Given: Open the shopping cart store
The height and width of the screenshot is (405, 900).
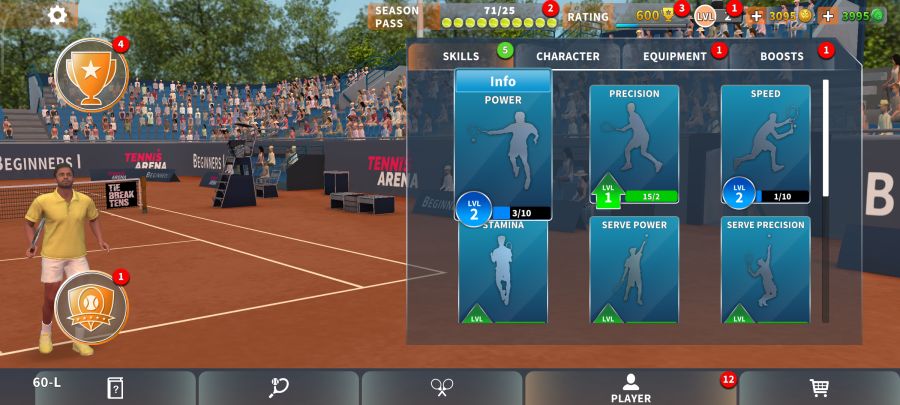Looking at the screenshot, I should [819, 388].
